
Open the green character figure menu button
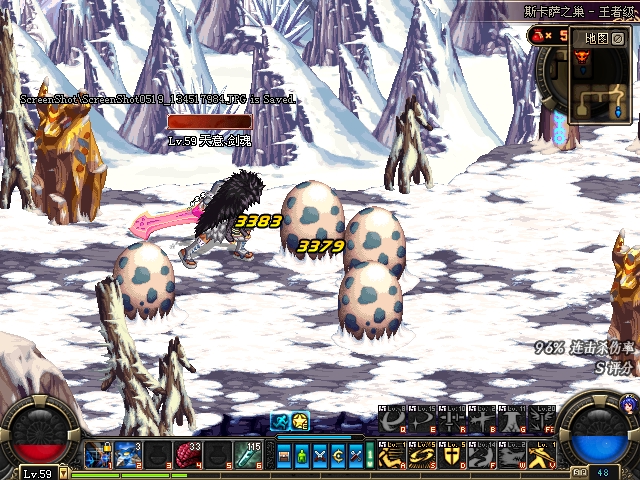tap(302, 456)
